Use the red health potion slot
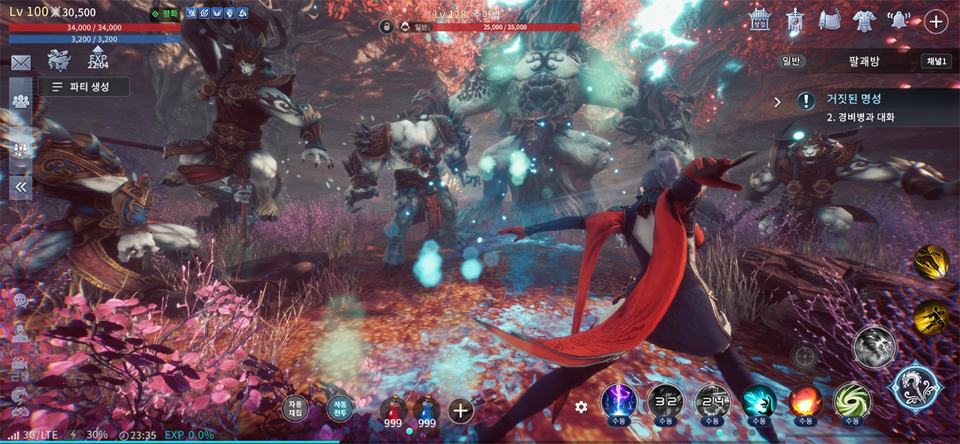960x444 pixels. (x=394, y=410)
